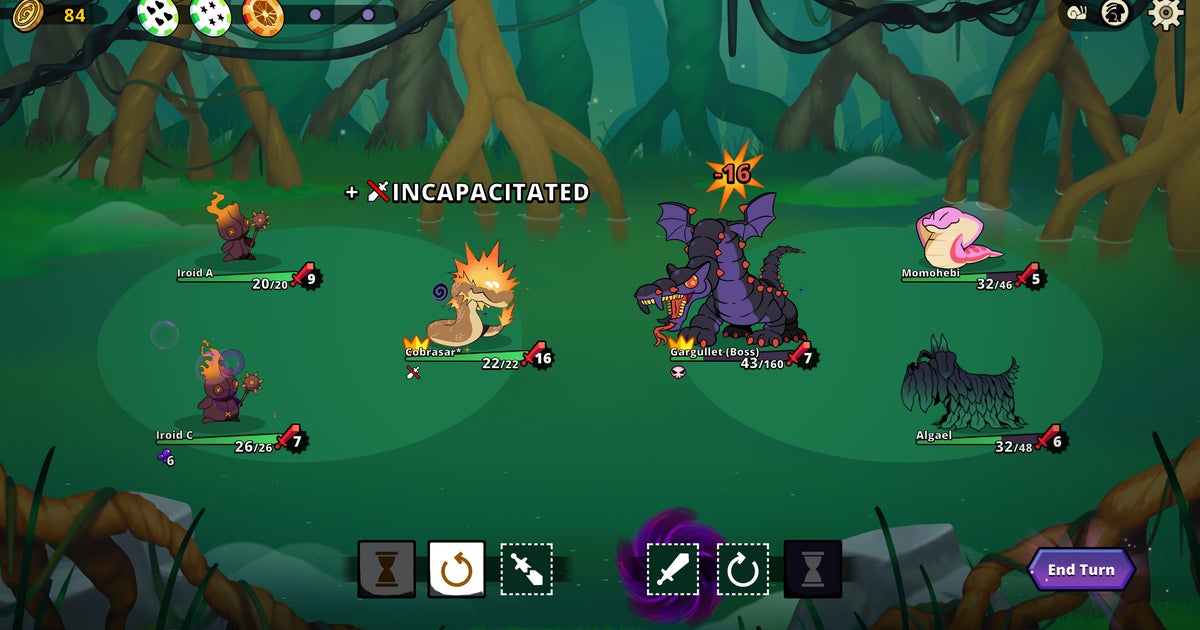Screen dimensions: 1200x630
Task: Pick the upward sword attack tile
Action: 673,569
